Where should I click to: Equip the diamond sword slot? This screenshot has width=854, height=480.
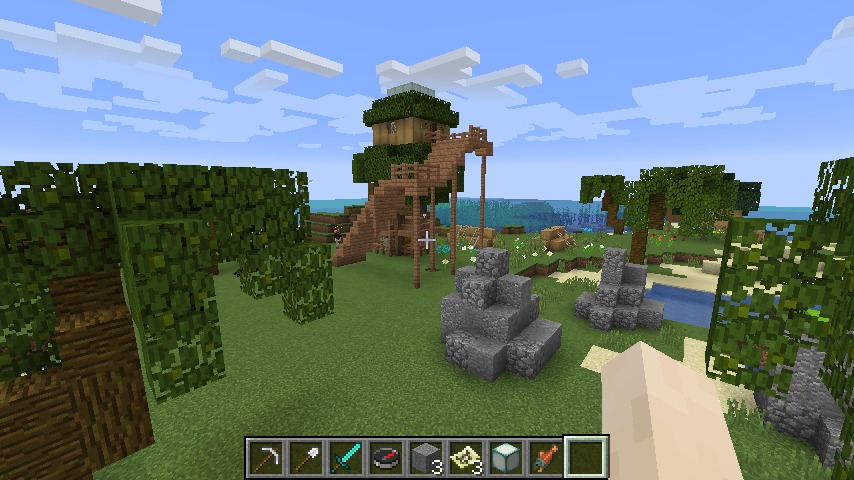tap(346, 457)
